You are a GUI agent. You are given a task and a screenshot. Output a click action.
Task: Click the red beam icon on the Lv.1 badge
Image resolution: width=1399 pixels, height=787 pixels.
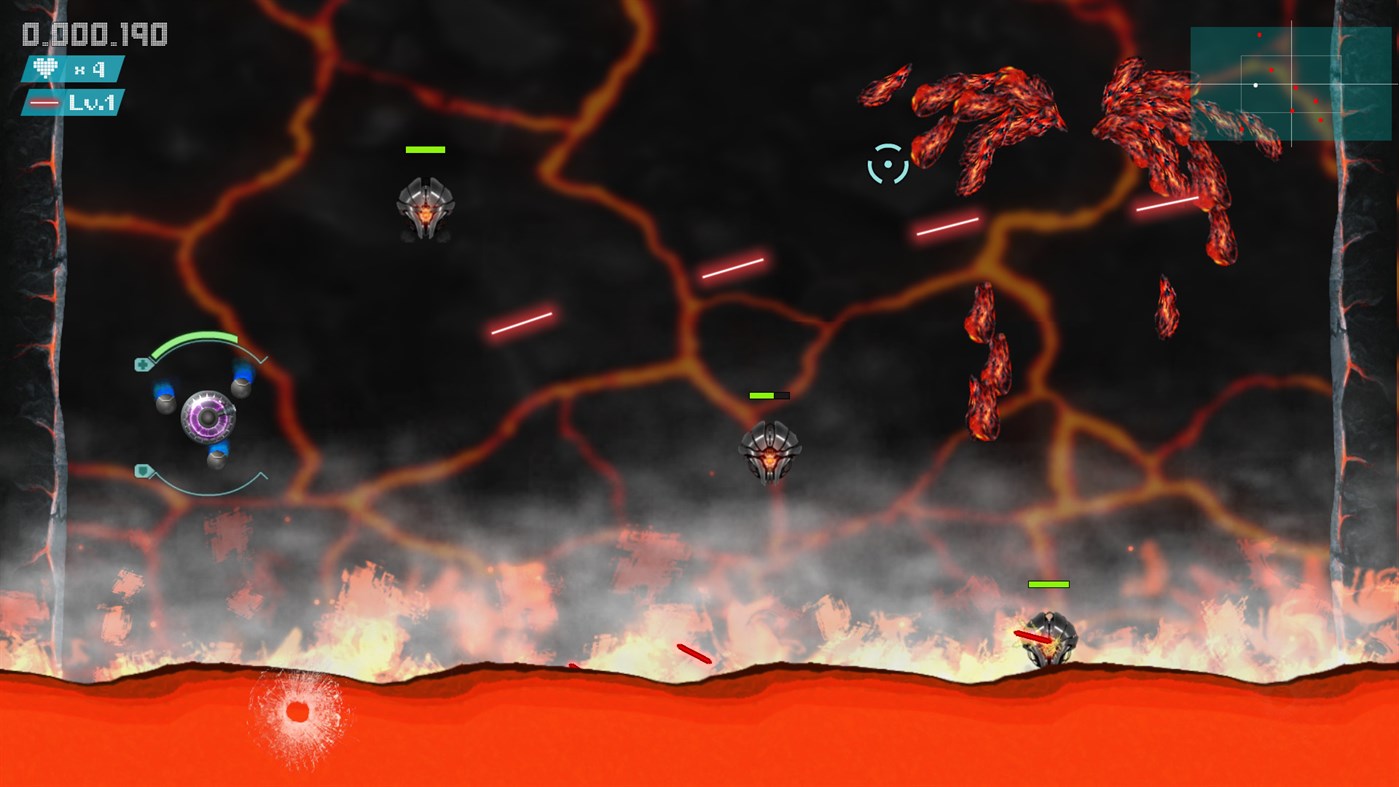(x=44, y=101)
